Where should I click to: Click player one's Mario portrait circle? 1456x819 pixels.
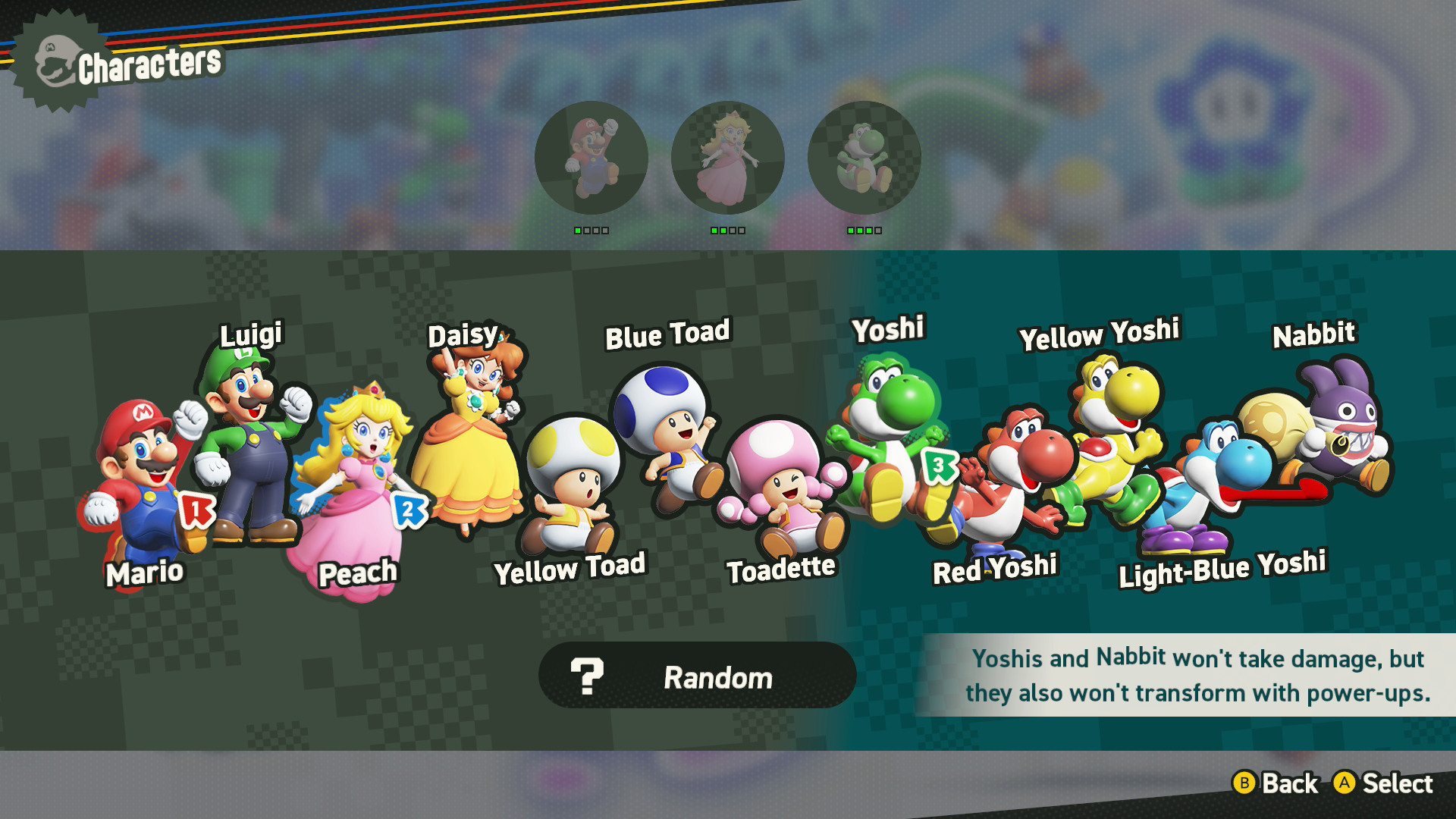591,158
